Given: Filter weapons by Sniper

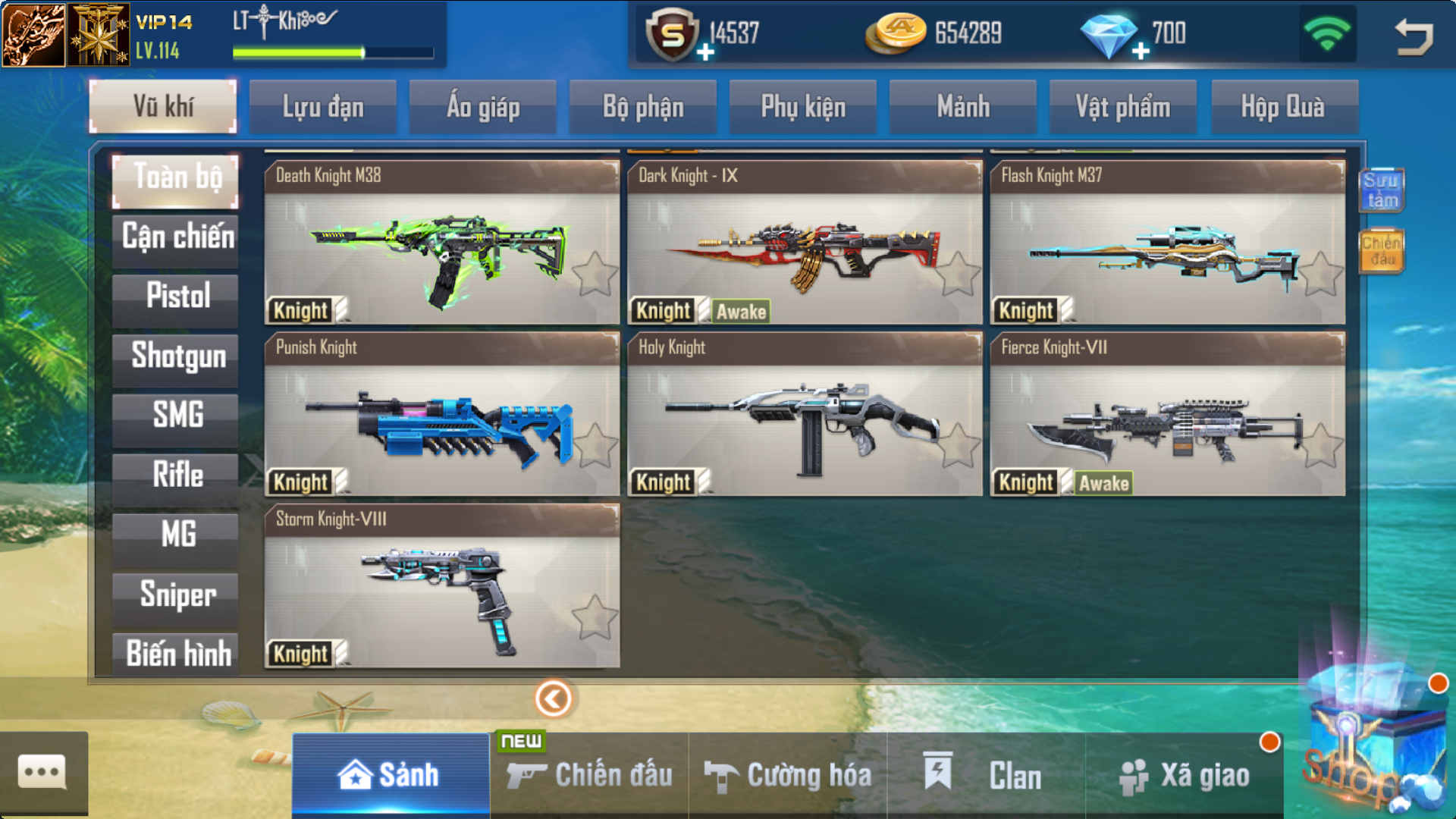Looking at the screenshot, I should point(177,595).
